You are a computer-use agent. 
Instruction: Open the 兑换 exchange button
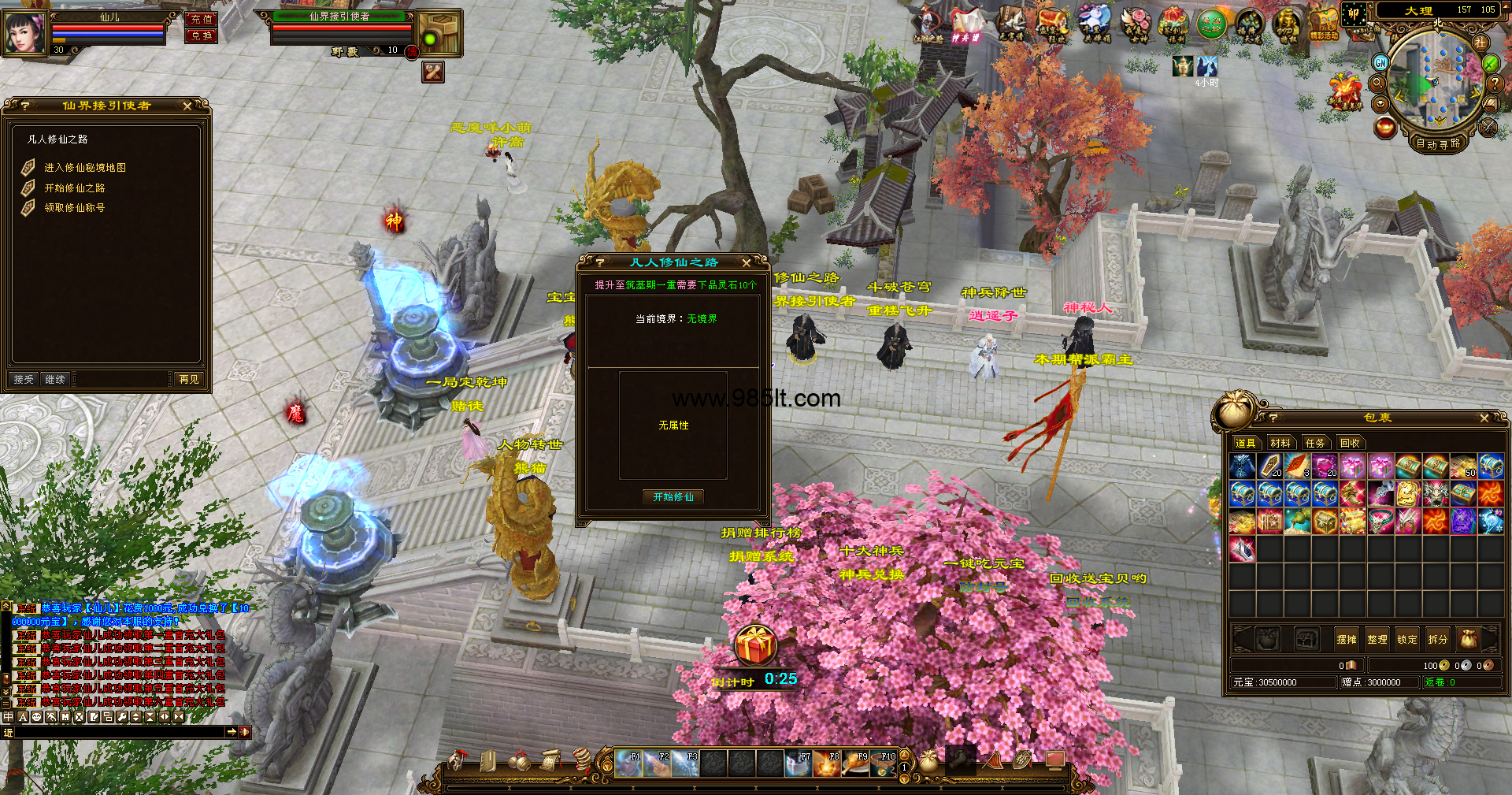(x=202, y=35)
